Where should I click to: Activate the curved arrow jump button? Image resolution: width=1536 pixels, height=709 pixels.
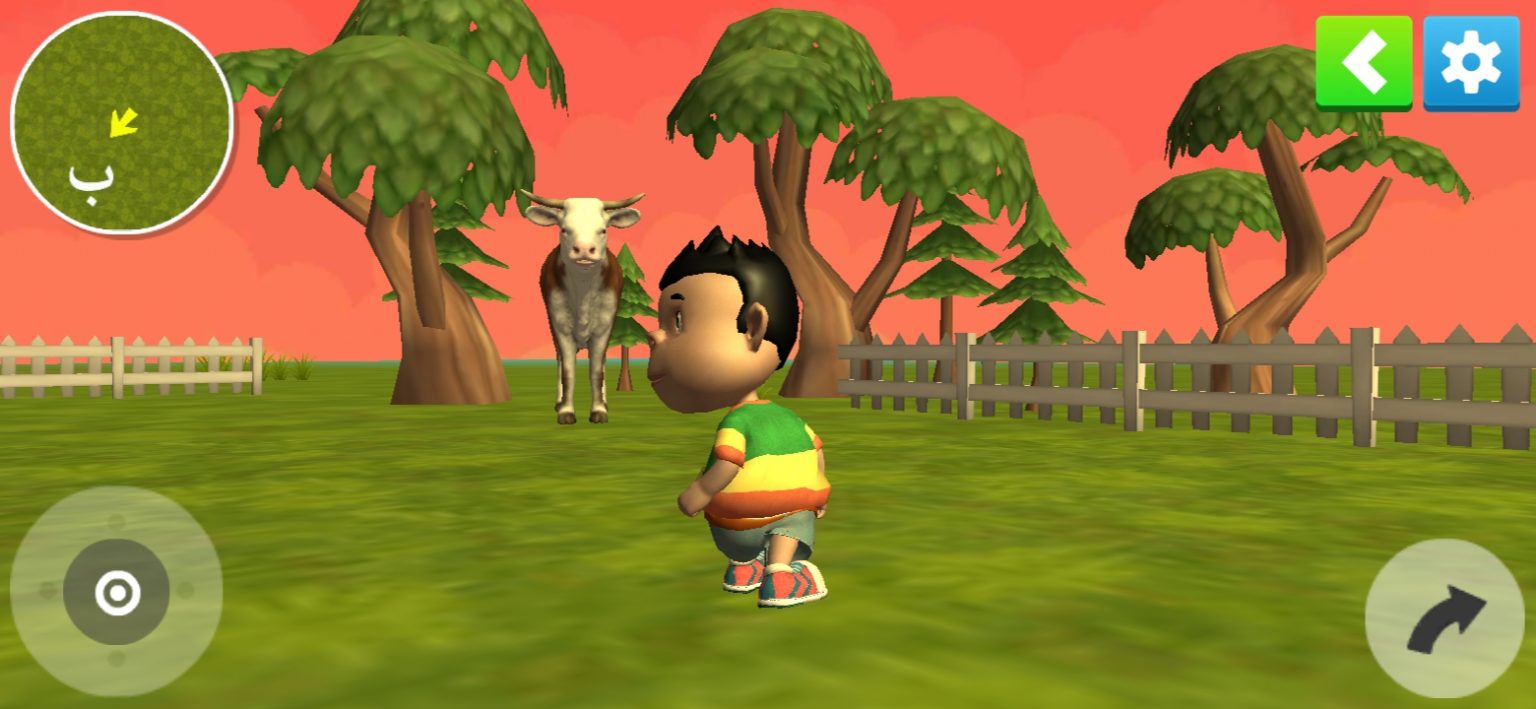(1444, 618)
